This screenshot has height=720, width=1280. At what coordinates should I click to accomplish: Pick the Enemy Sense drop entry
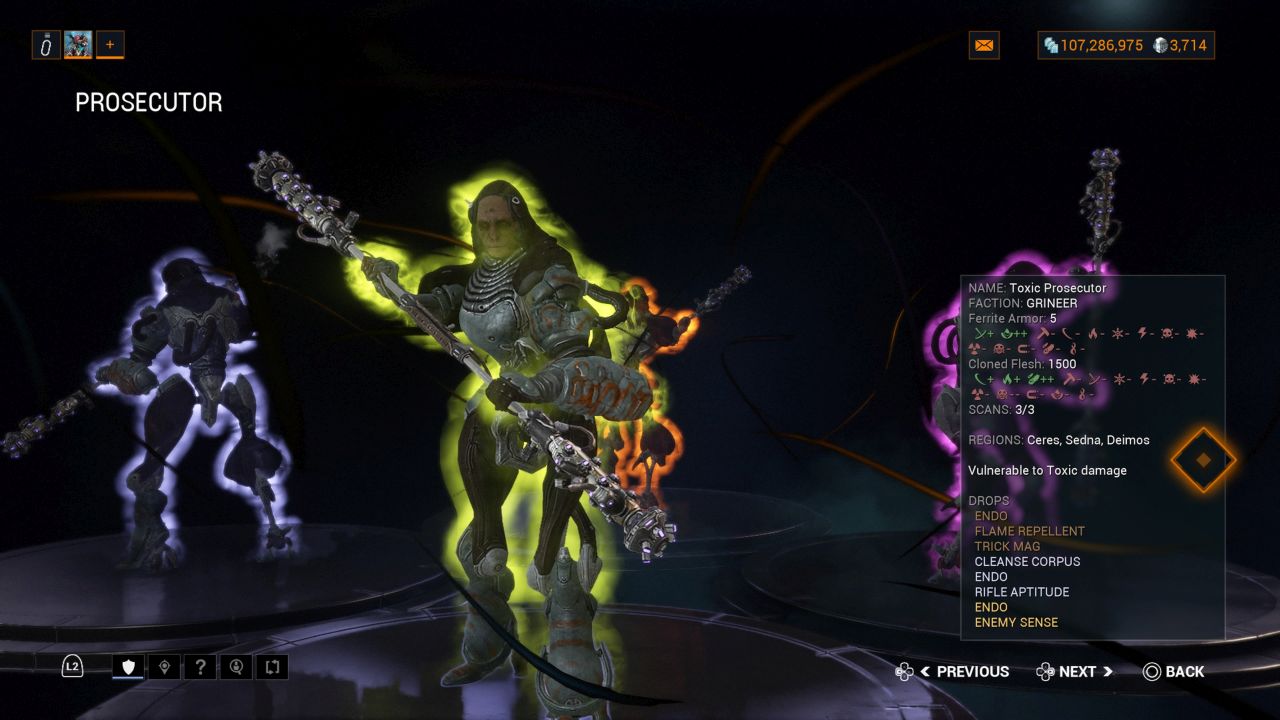1016,622
